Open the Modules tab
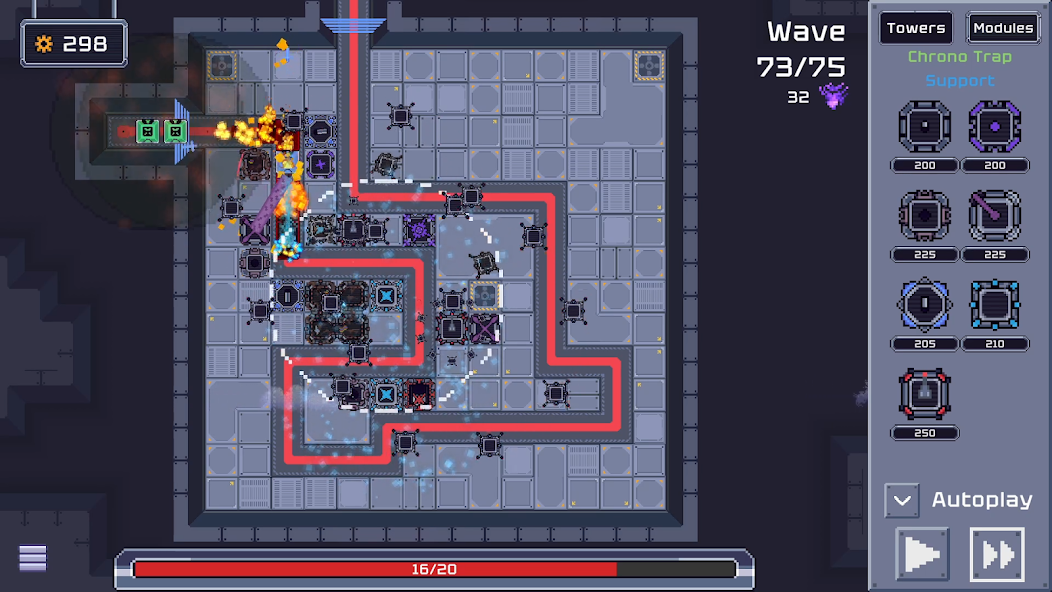 (x=1002, y=28)
